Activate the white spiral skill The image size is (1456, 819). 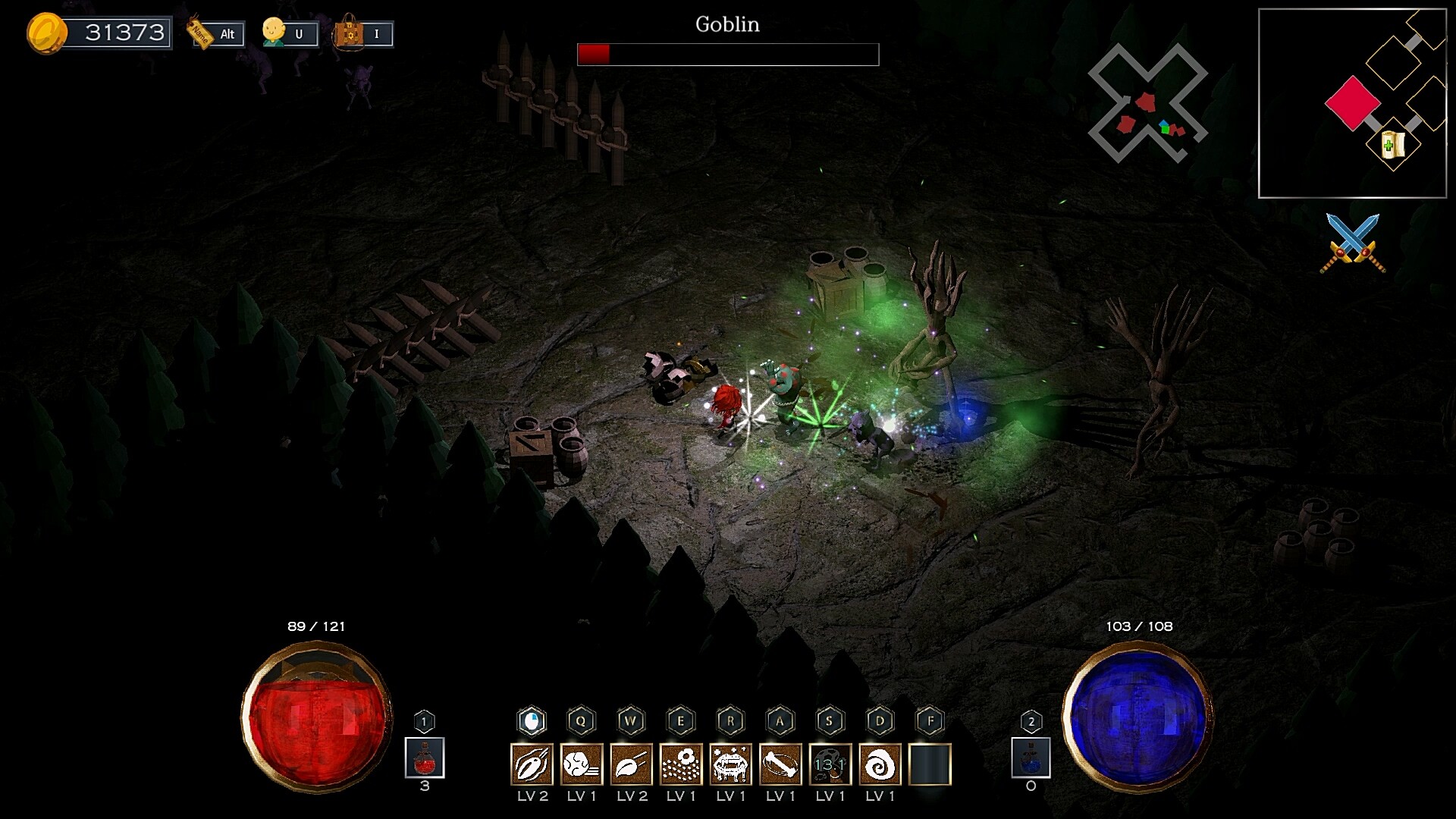[880, 764]
